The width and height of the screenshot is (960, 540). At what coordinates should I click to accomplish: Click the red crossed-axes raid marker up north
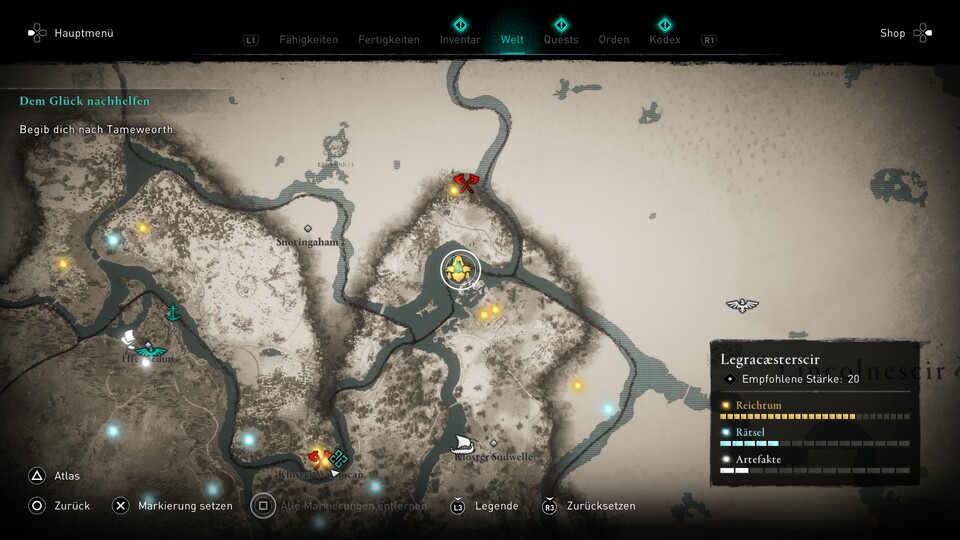tap(465, 182)
